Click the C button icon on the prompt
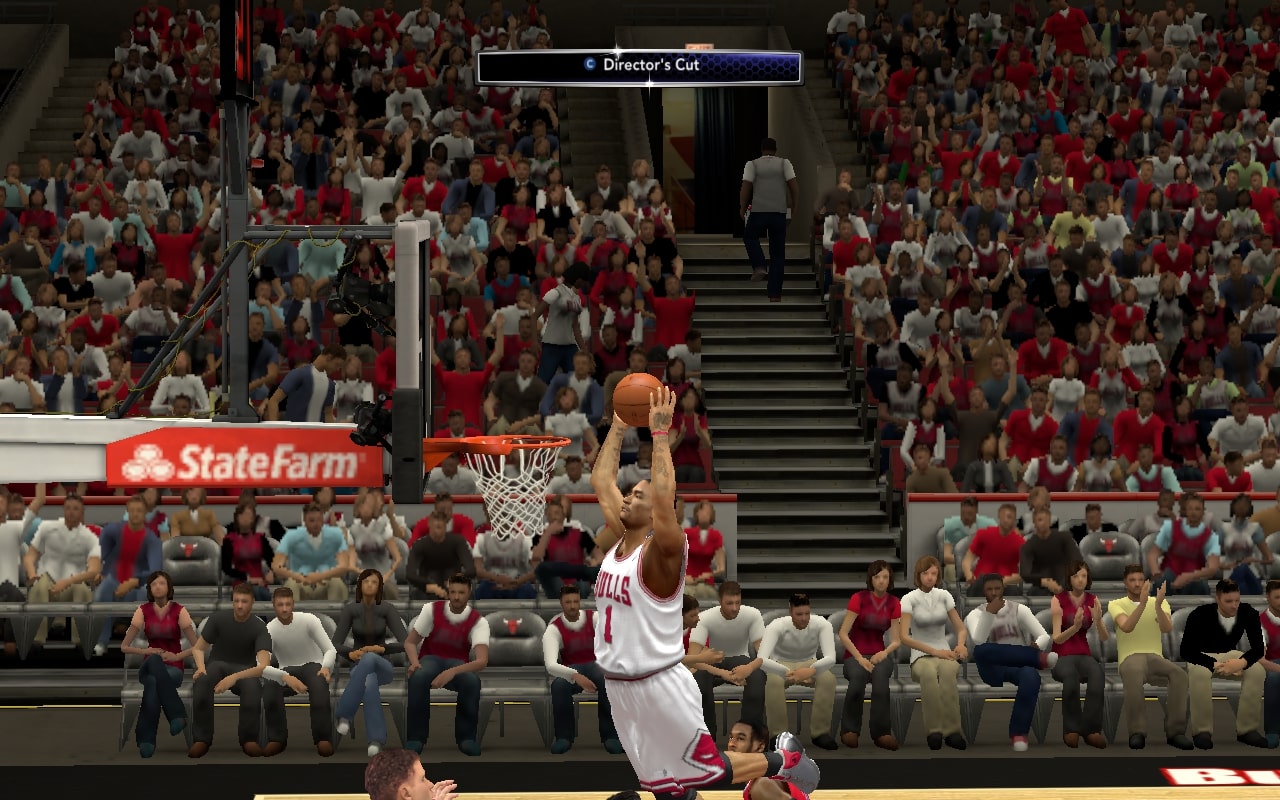Viewport: 1280px width, 800px height. 588,64
